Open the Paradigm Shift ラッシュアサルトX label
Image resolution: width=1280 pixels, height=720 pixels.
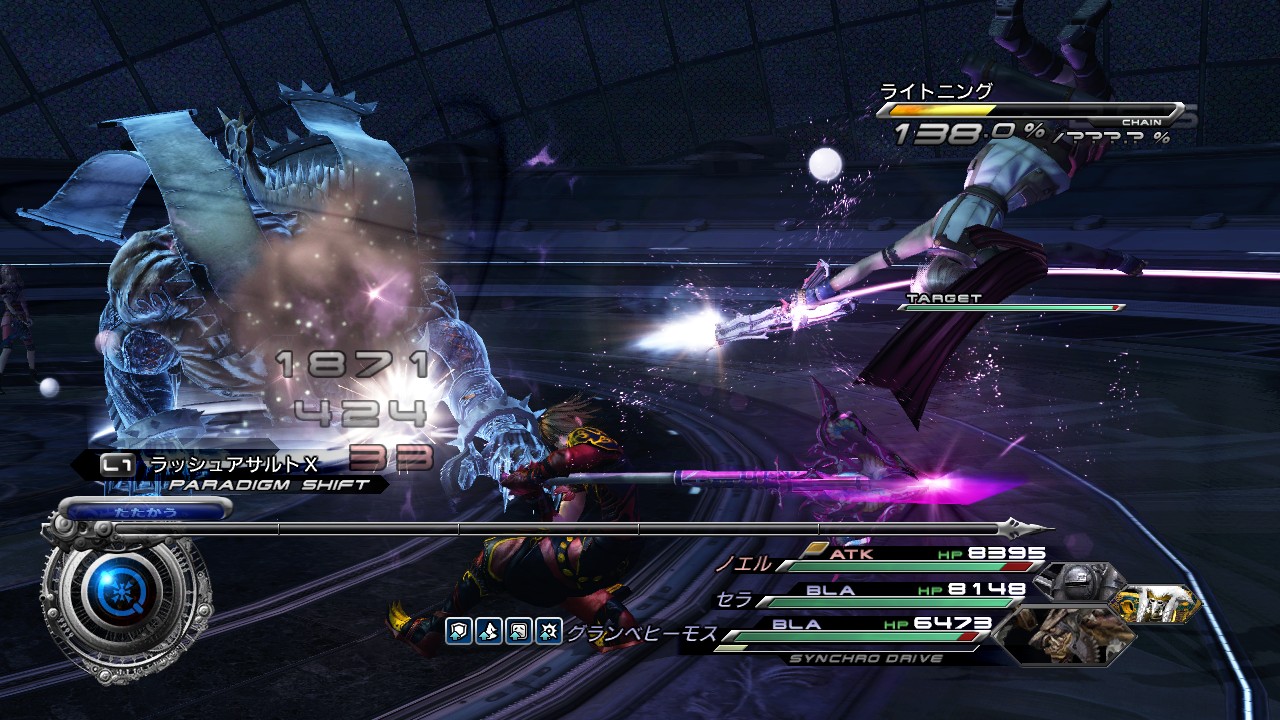click(232, 464)
